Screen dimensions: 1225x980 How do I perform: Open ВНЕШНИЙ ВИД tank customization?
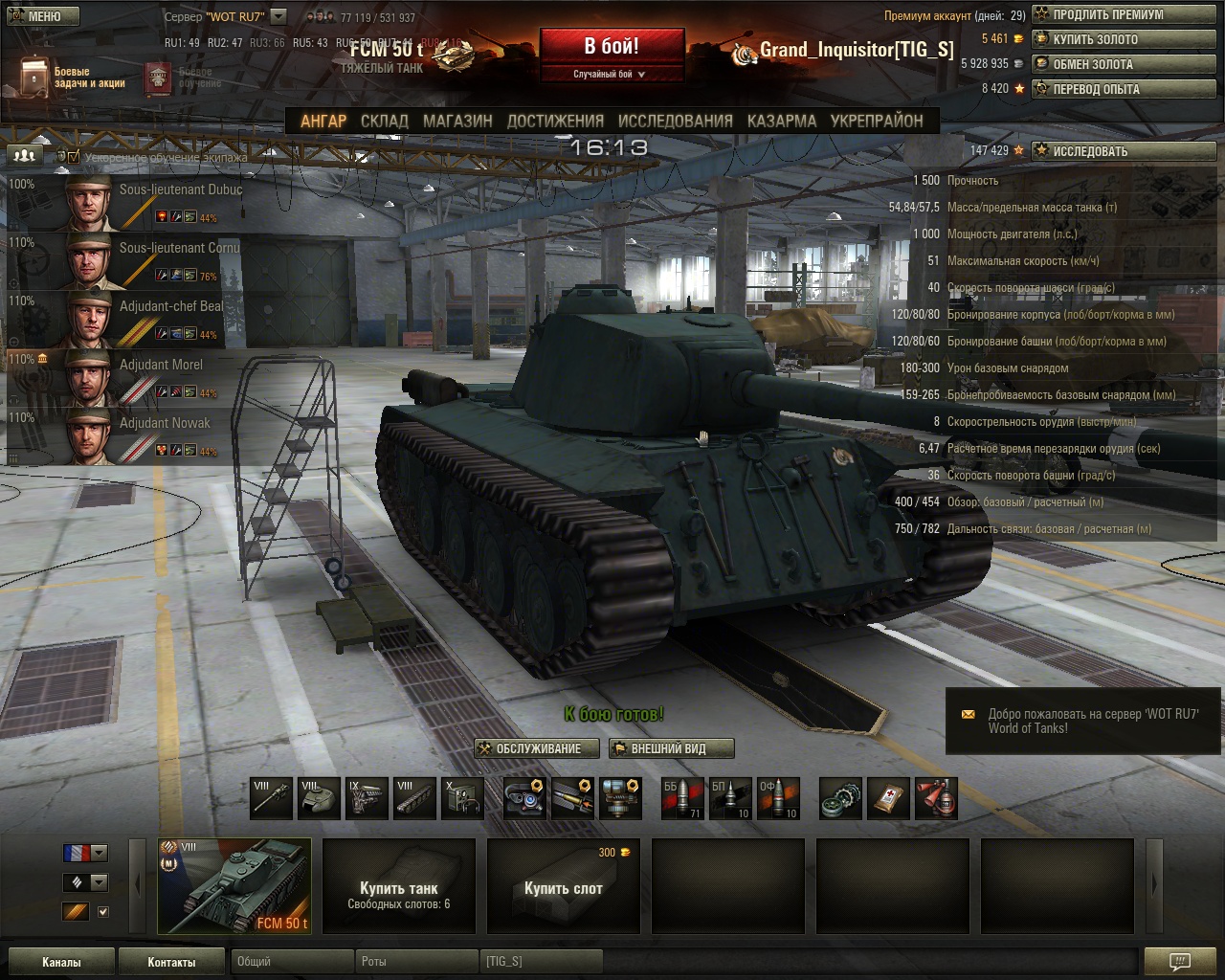click(671, 748)
